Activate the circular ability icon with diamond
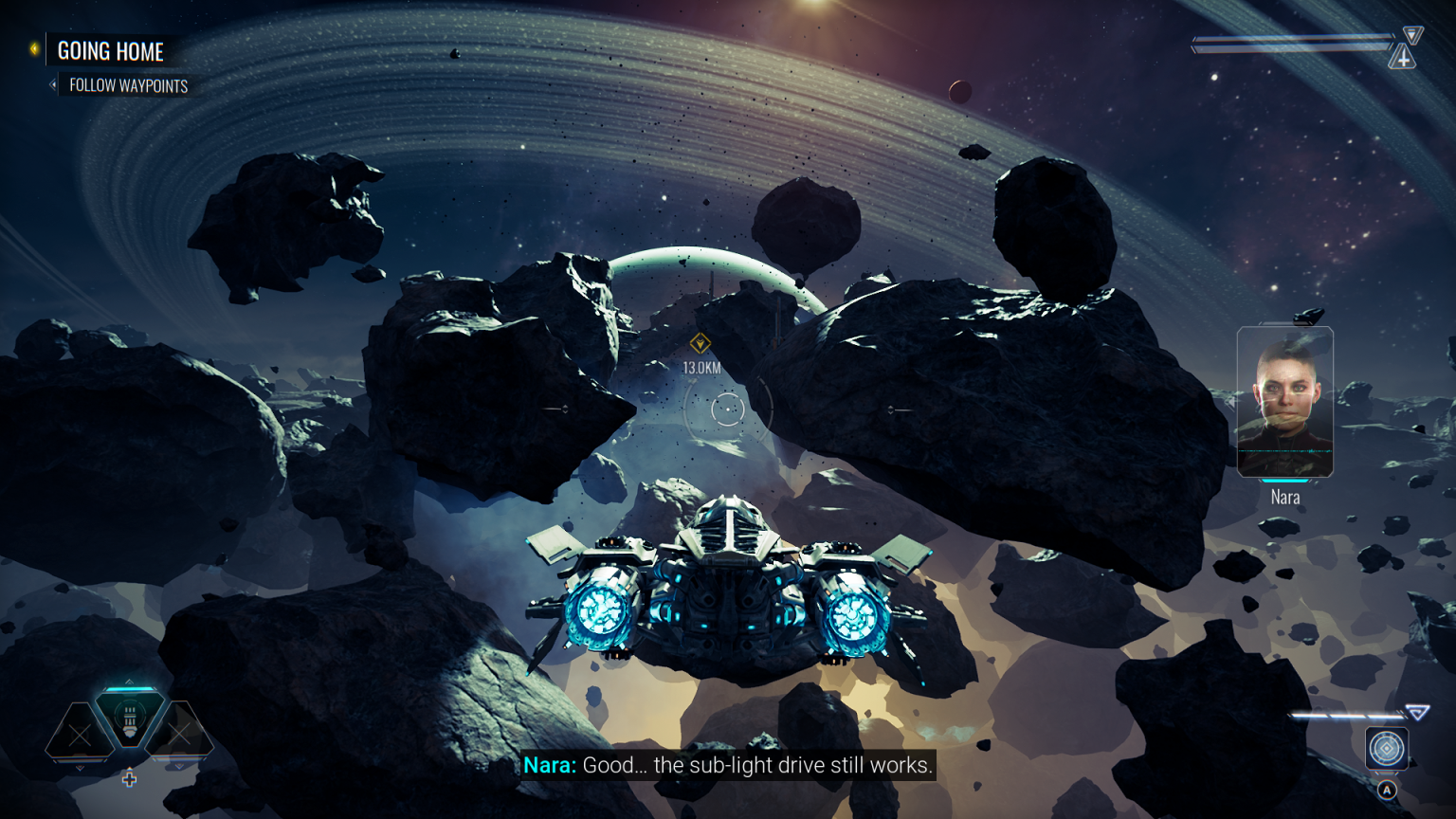Viewport: 1456px width, 819px height. coord(1386,749)
